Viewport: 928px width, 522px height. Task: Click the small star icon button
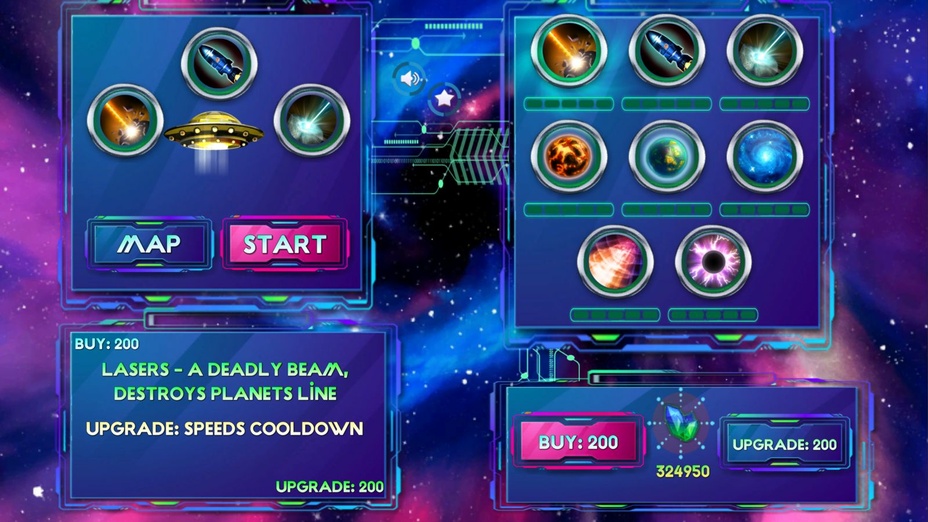(443, 98)
